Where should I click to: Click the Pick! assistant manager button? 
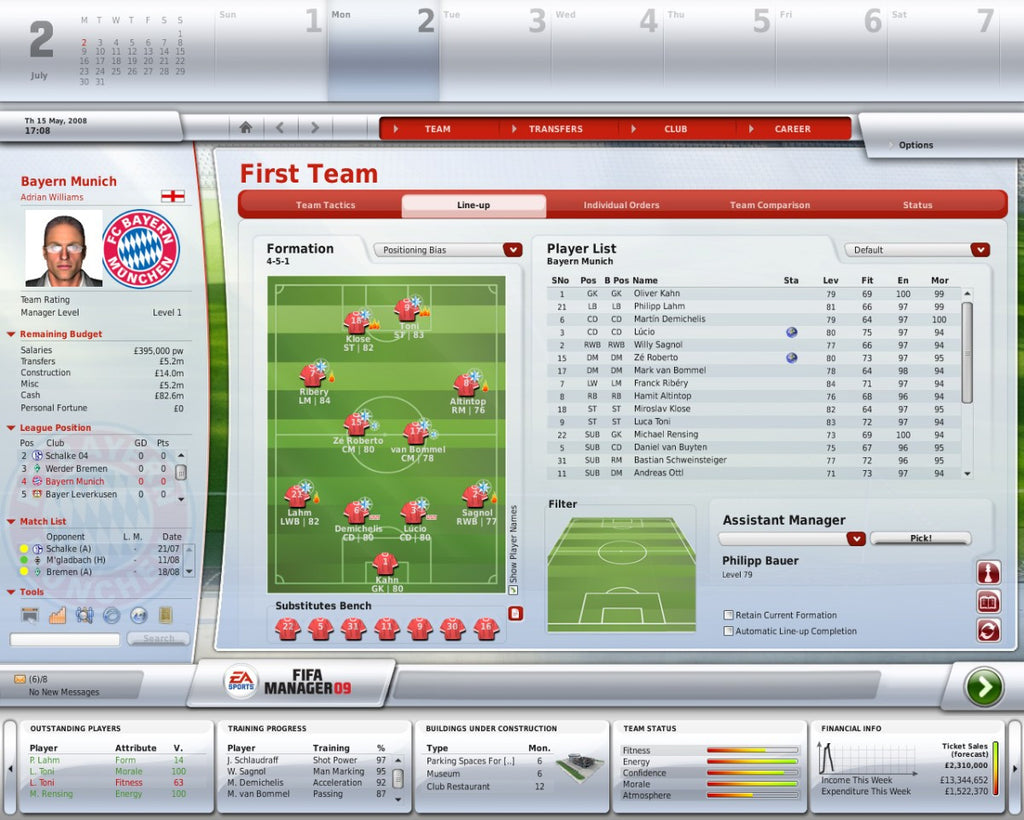click(920, 538)
